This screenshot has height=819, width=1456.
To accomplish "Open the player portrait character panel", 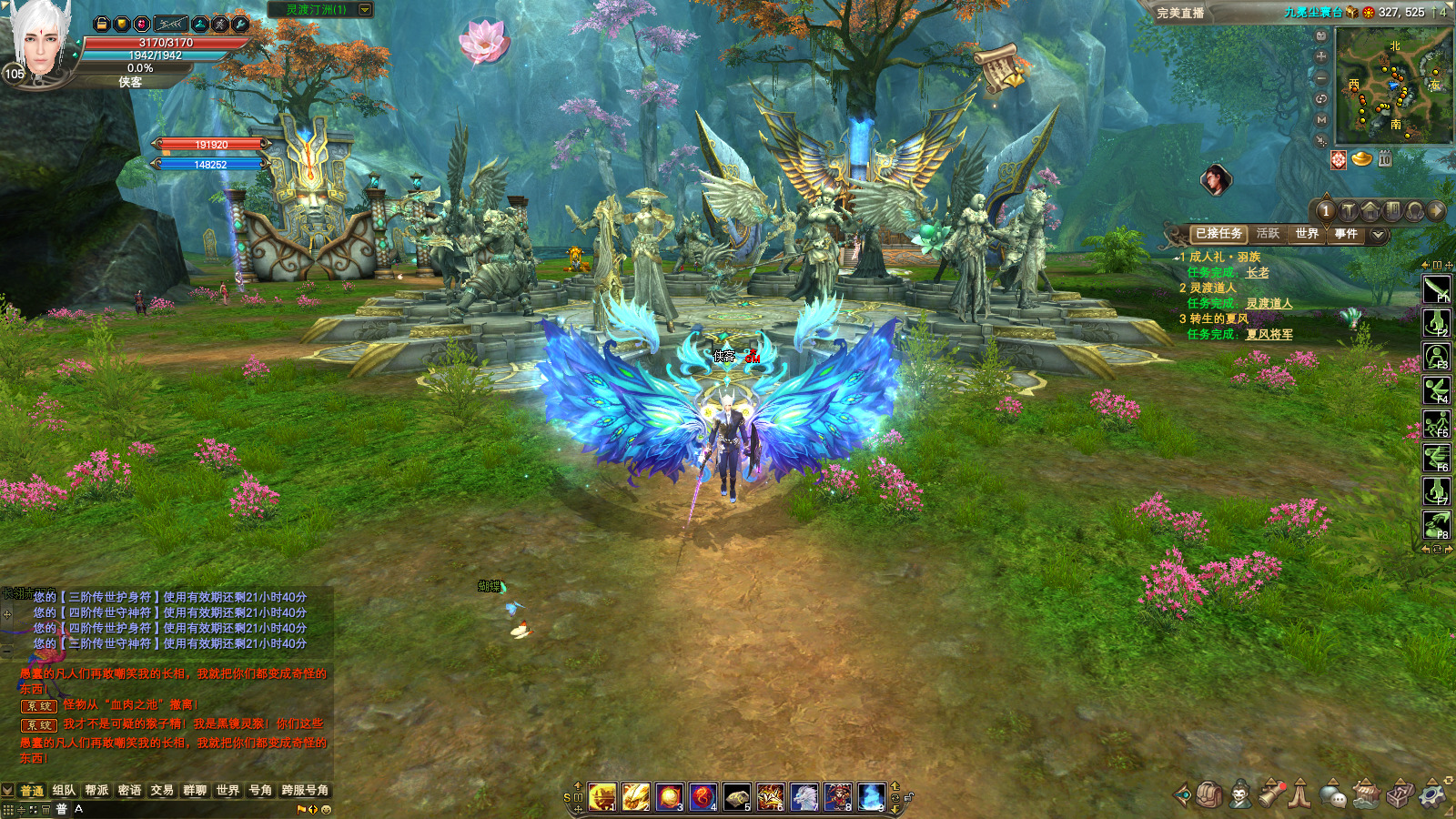I will [40, 41].
